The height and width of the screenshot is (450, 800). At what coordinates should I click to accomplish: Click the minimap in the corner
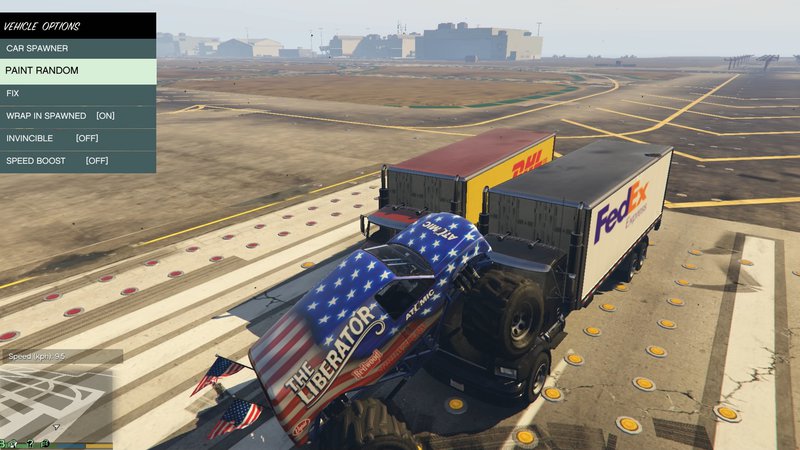[57, 402]
